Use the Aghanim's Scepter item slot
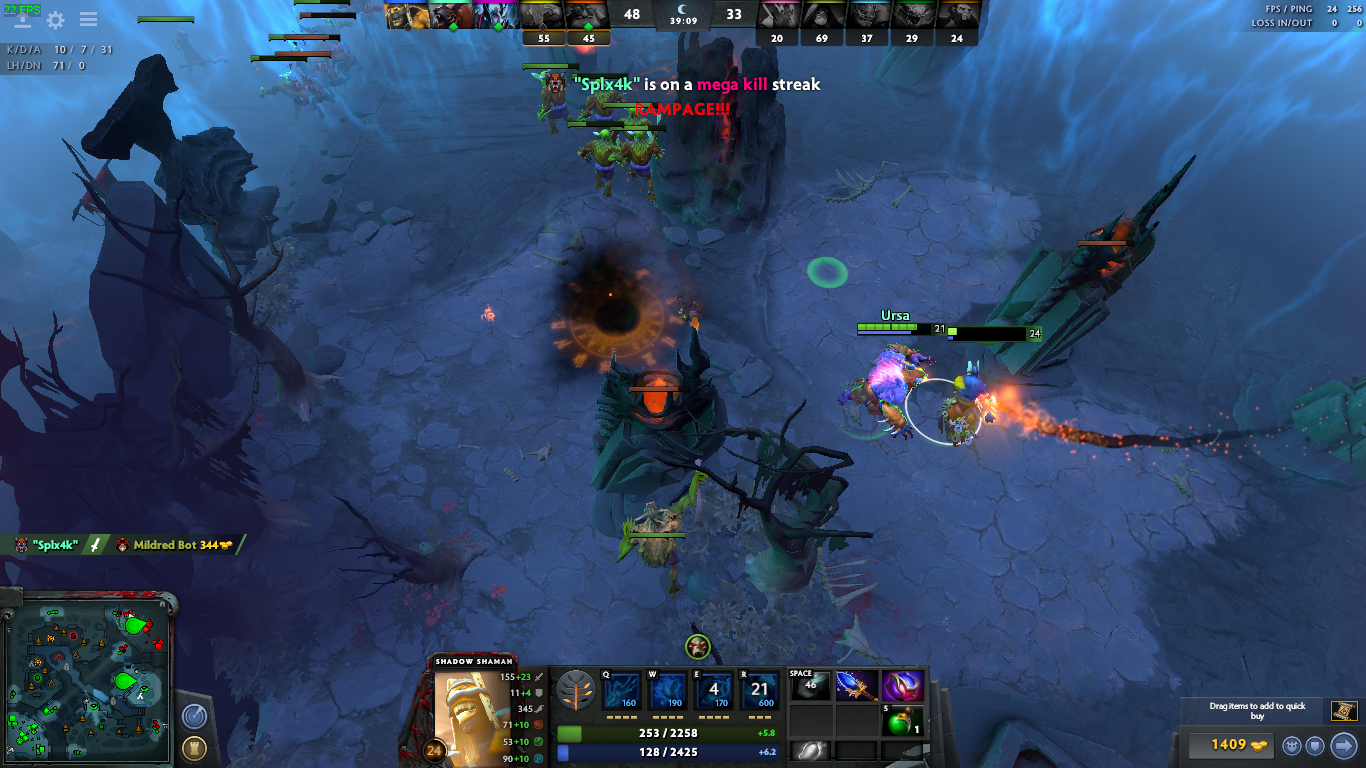 tap(856, 686)
